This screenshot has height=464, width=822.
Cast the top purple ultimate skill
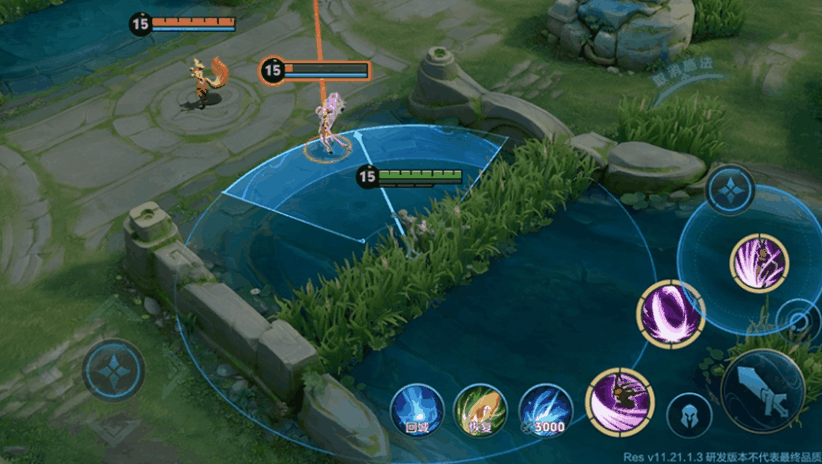[x=759, y=263]
